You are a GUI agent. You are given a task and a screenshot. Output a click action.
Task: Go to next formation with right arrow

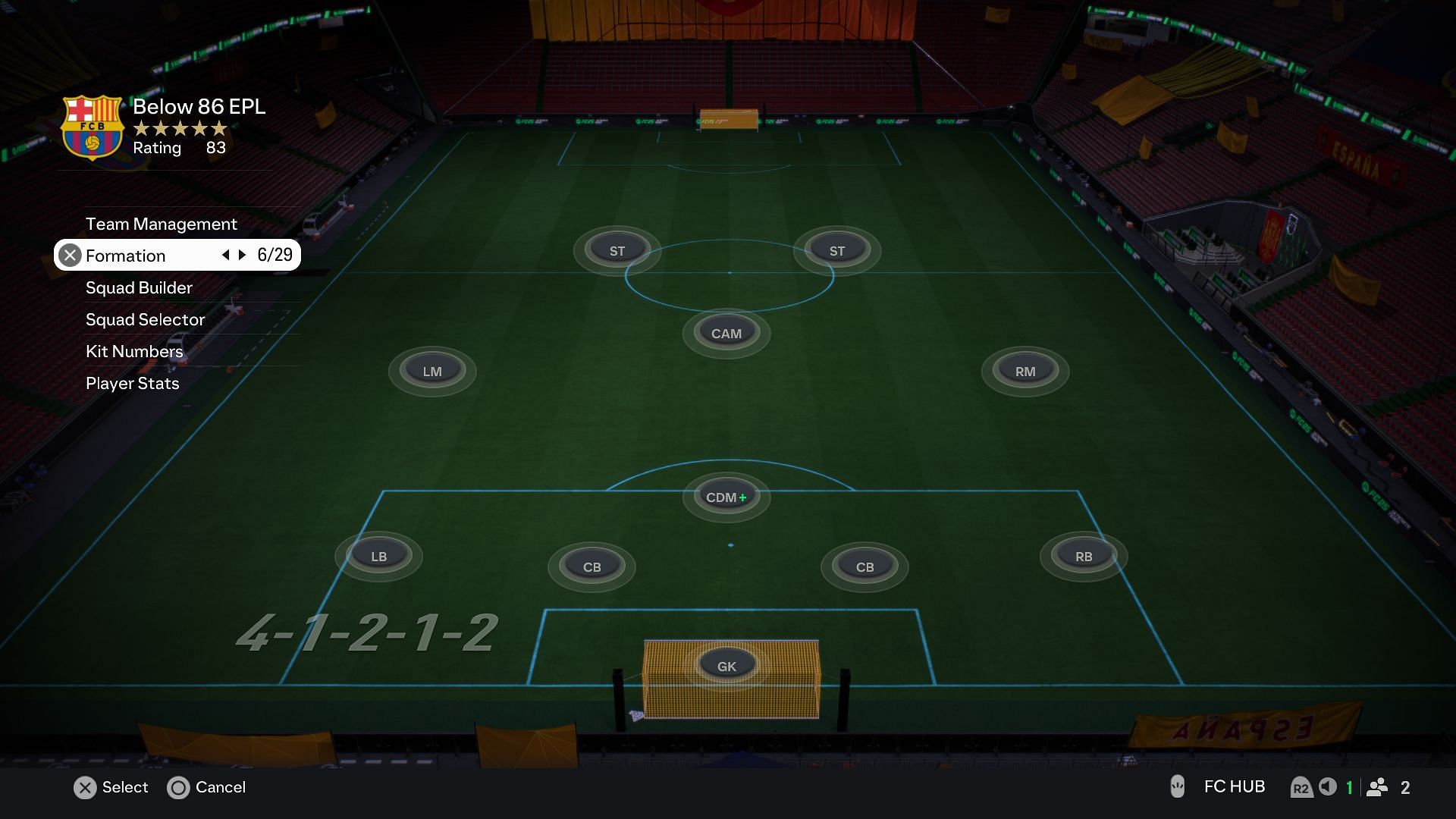click(243, 255)
